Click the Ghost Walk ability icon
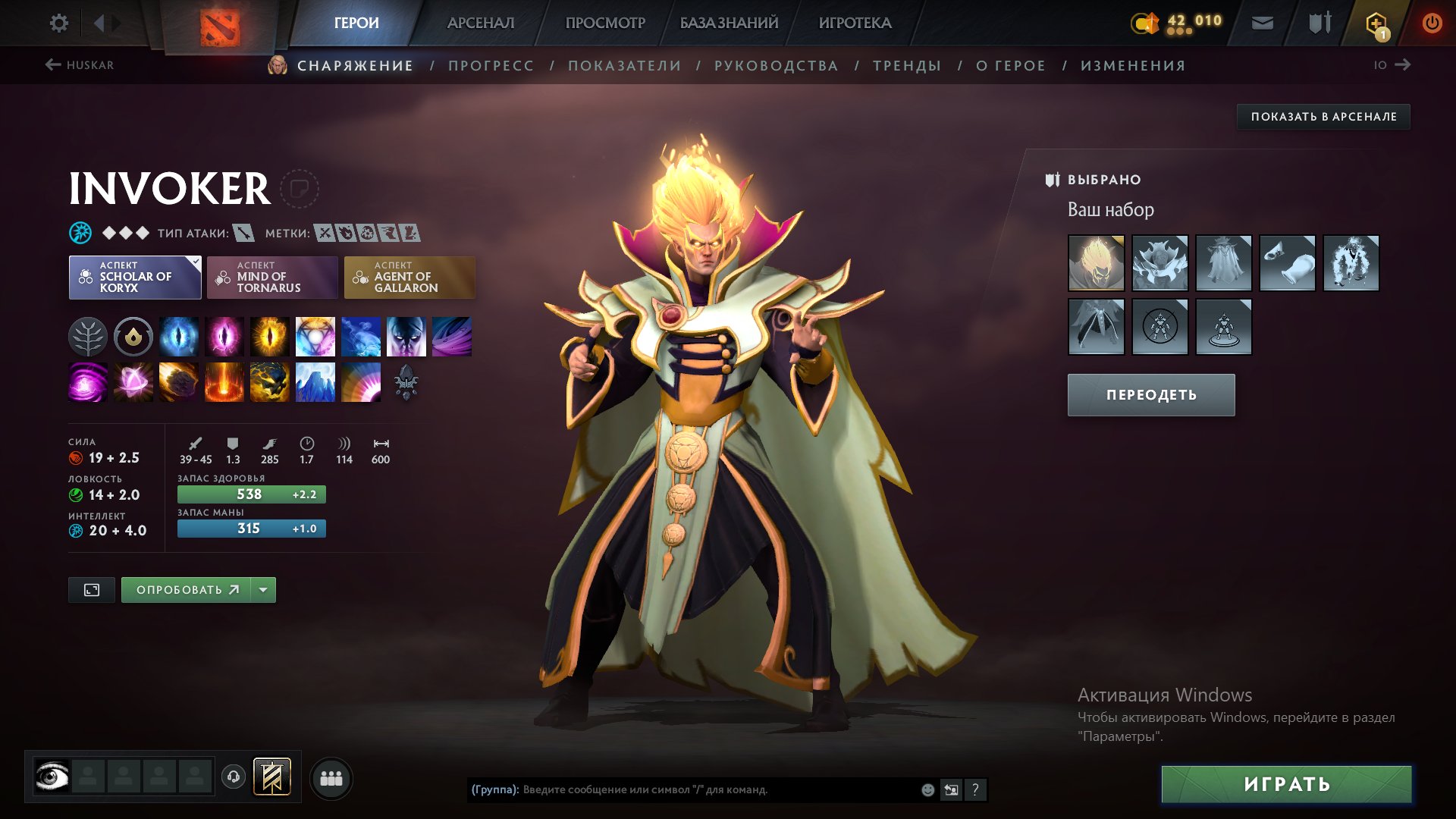Screen dimensions: 1456x819 tap(405, 337)
